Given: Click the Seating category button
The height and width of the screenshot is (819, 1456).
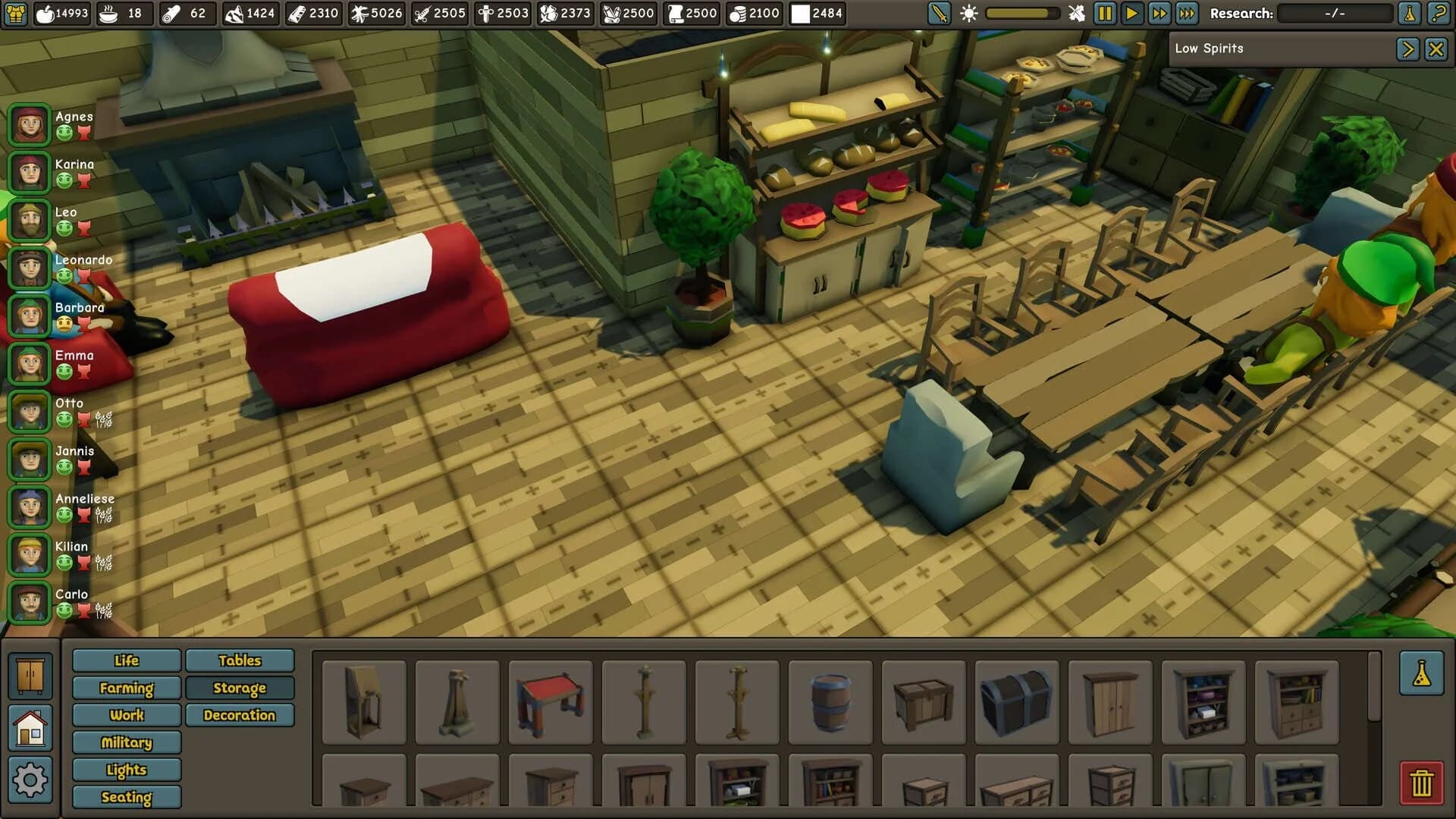Looking at the screenshot, I should [x=126, y=797].
